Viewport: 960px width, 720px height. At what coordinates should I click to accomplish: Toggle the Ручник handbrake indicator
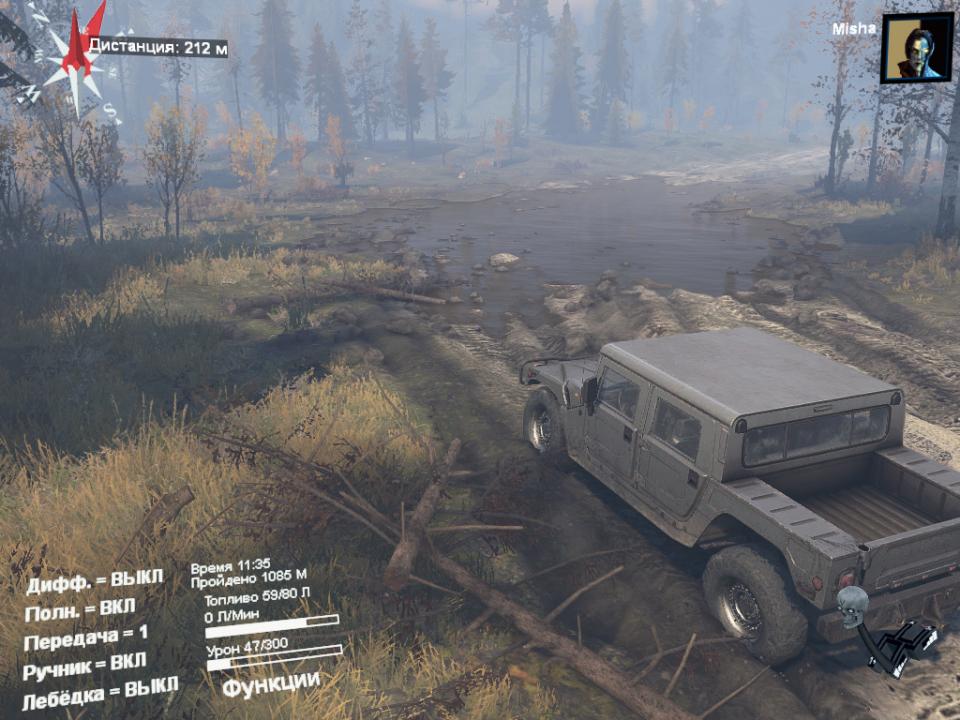pos(85,665)
